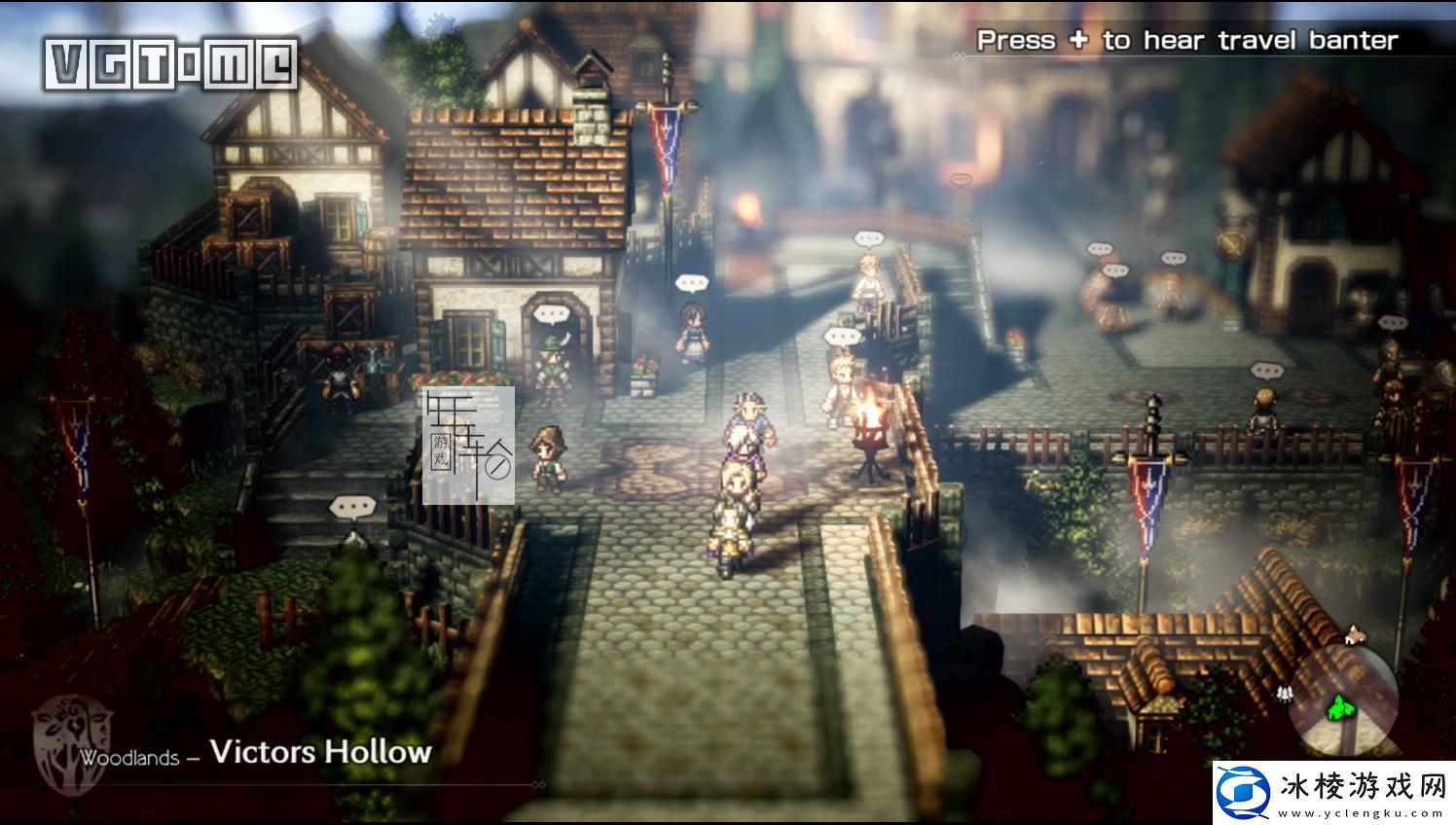Click the VGtime watermark logo
Viewport: 1456px width, 825px height.
(x=171, y=65)
